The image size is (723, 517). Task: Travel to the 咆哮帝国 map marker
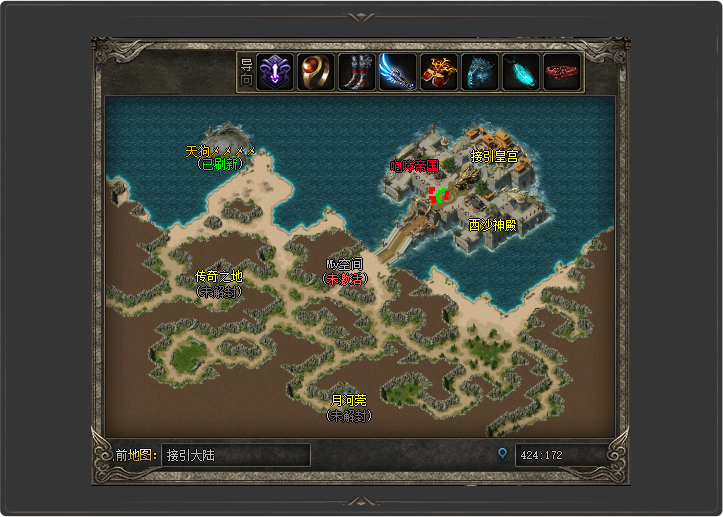pos(414,166)
